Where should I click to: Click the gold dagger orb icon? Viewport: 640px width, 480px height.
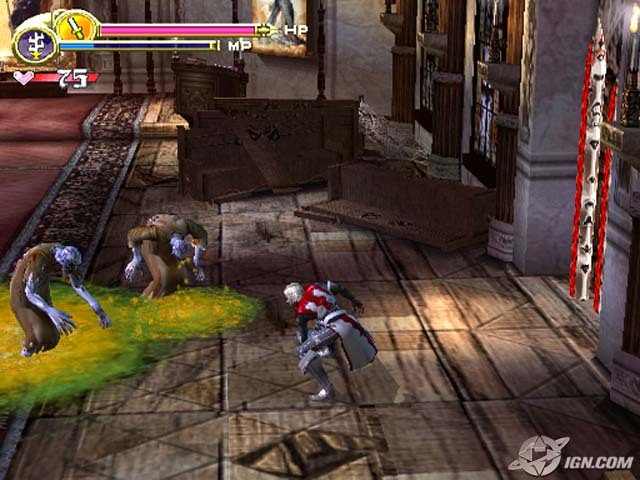73,25
